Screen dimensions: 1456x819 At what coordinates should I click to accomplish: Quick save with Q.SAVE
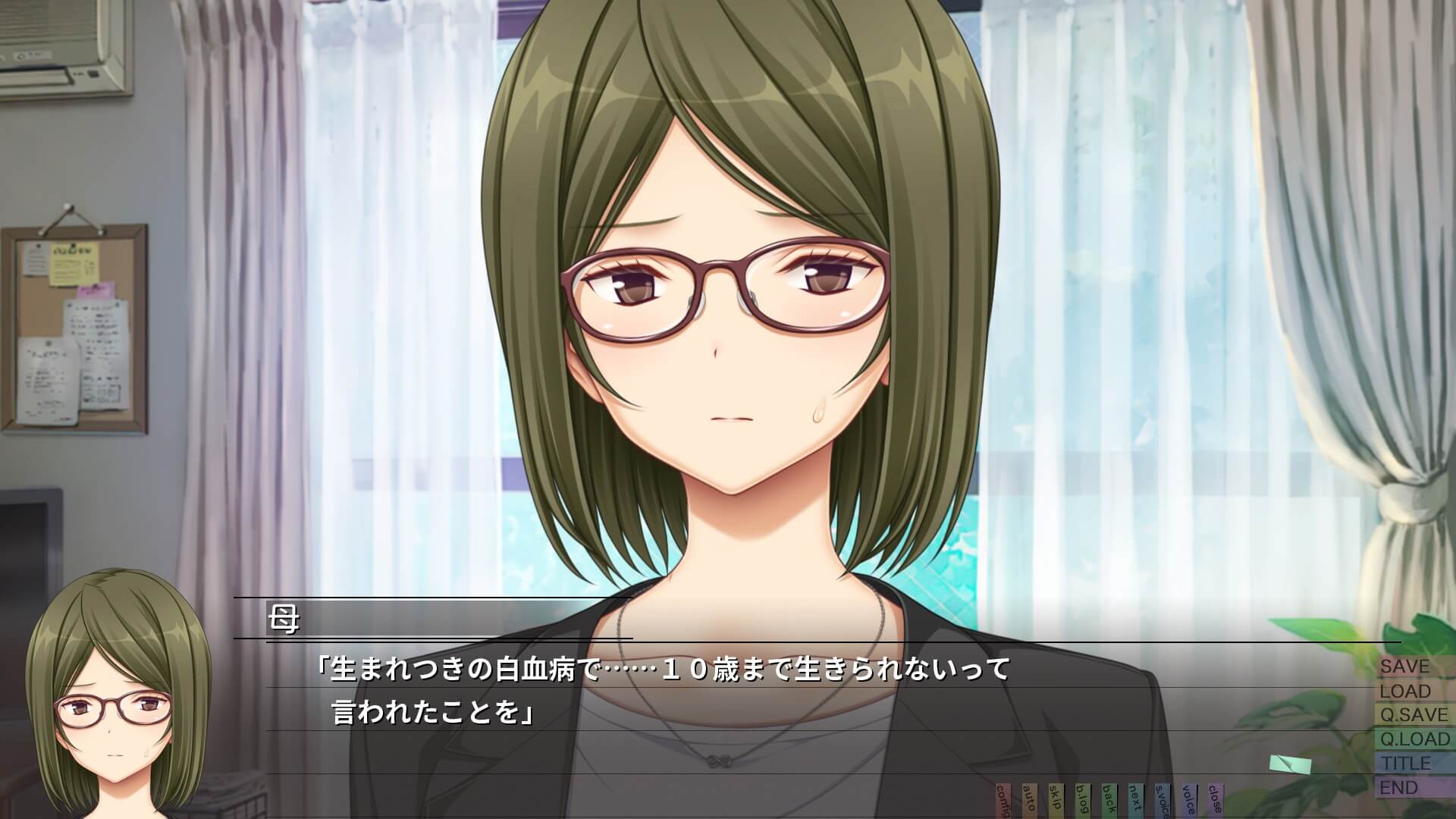pos(1414,715)
